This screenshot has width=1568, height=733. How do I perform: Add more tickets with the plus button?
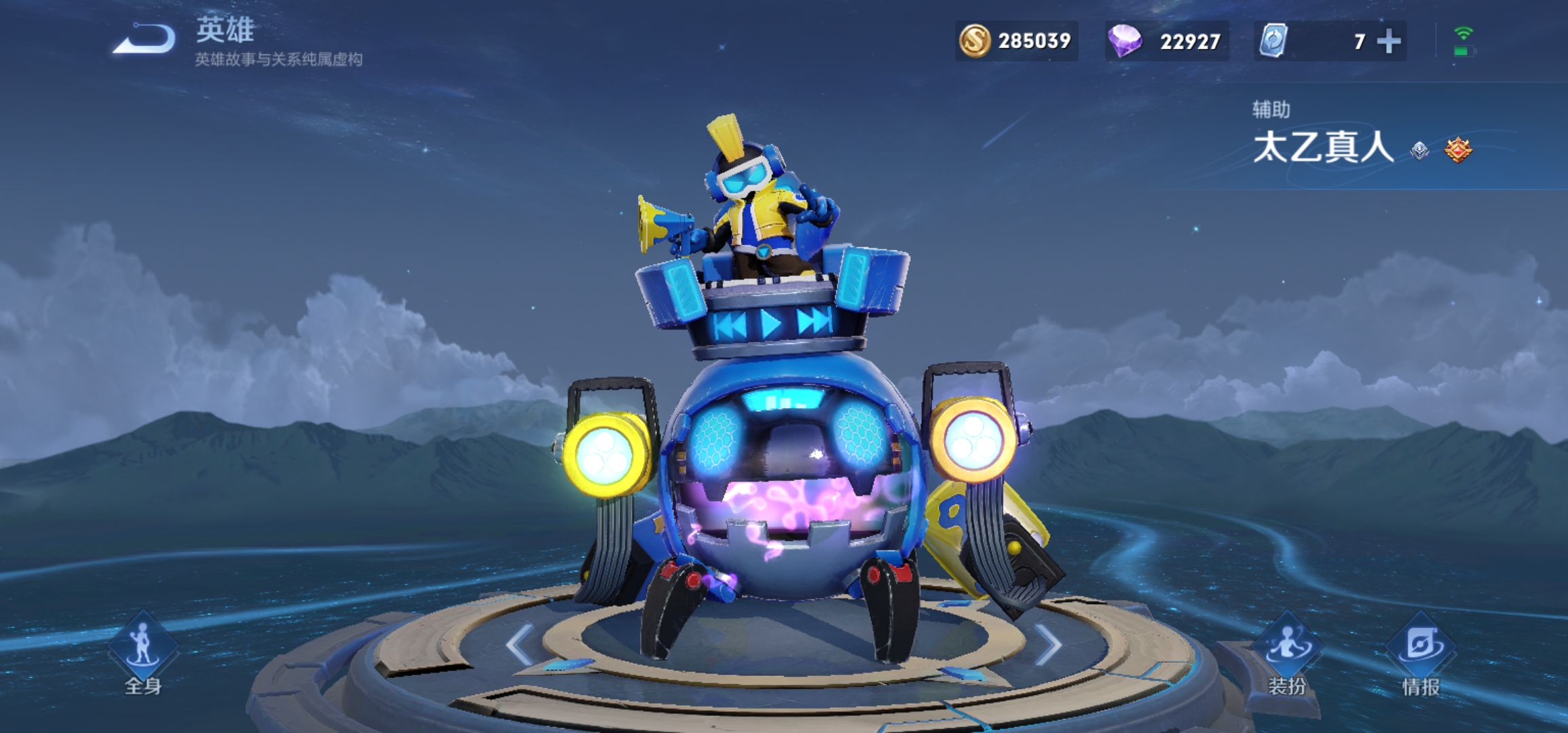[x=1389, y=41]
